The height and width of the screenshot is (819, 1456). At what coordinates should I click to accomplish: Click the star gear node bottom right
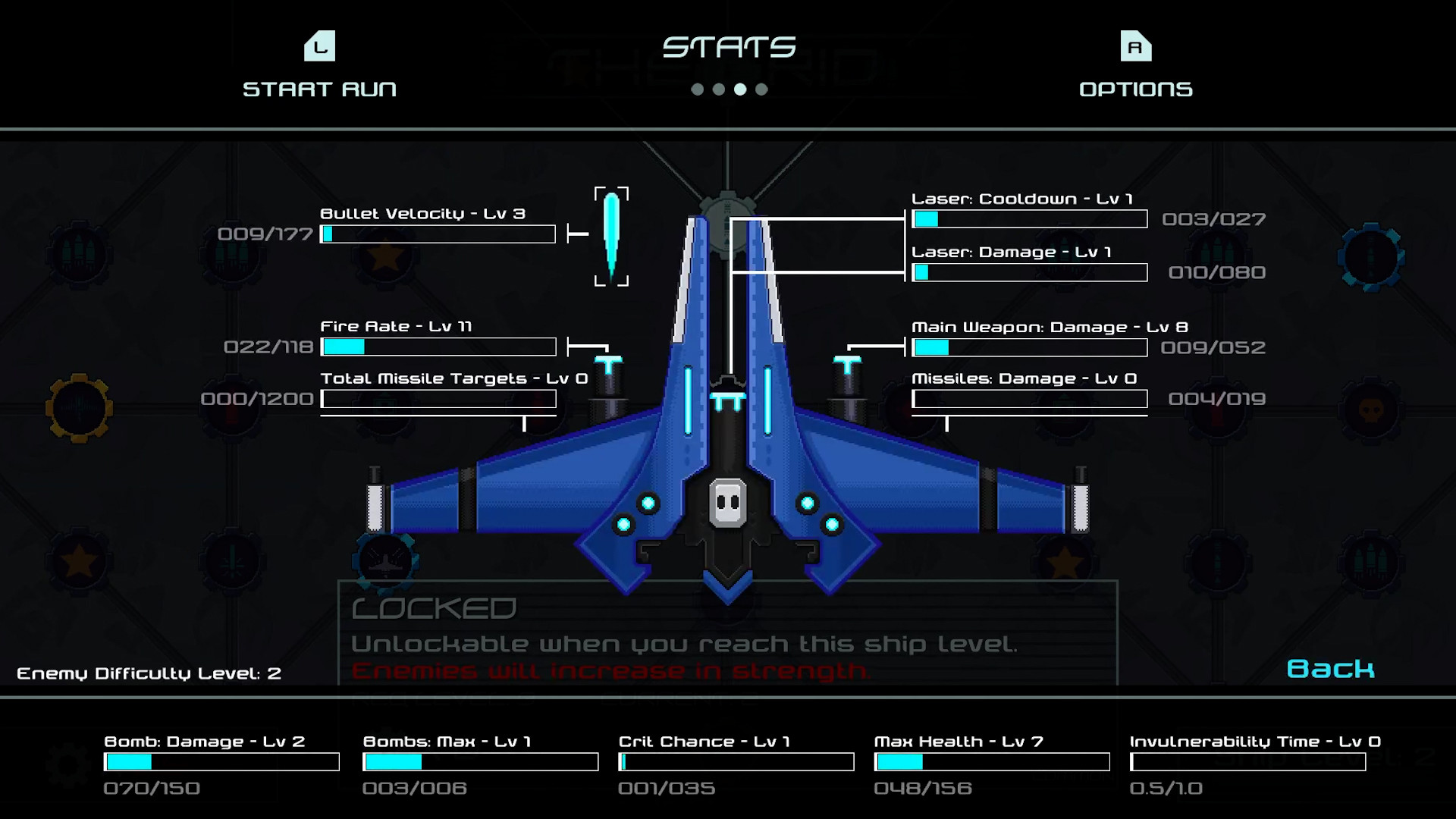click(1065, 563)
